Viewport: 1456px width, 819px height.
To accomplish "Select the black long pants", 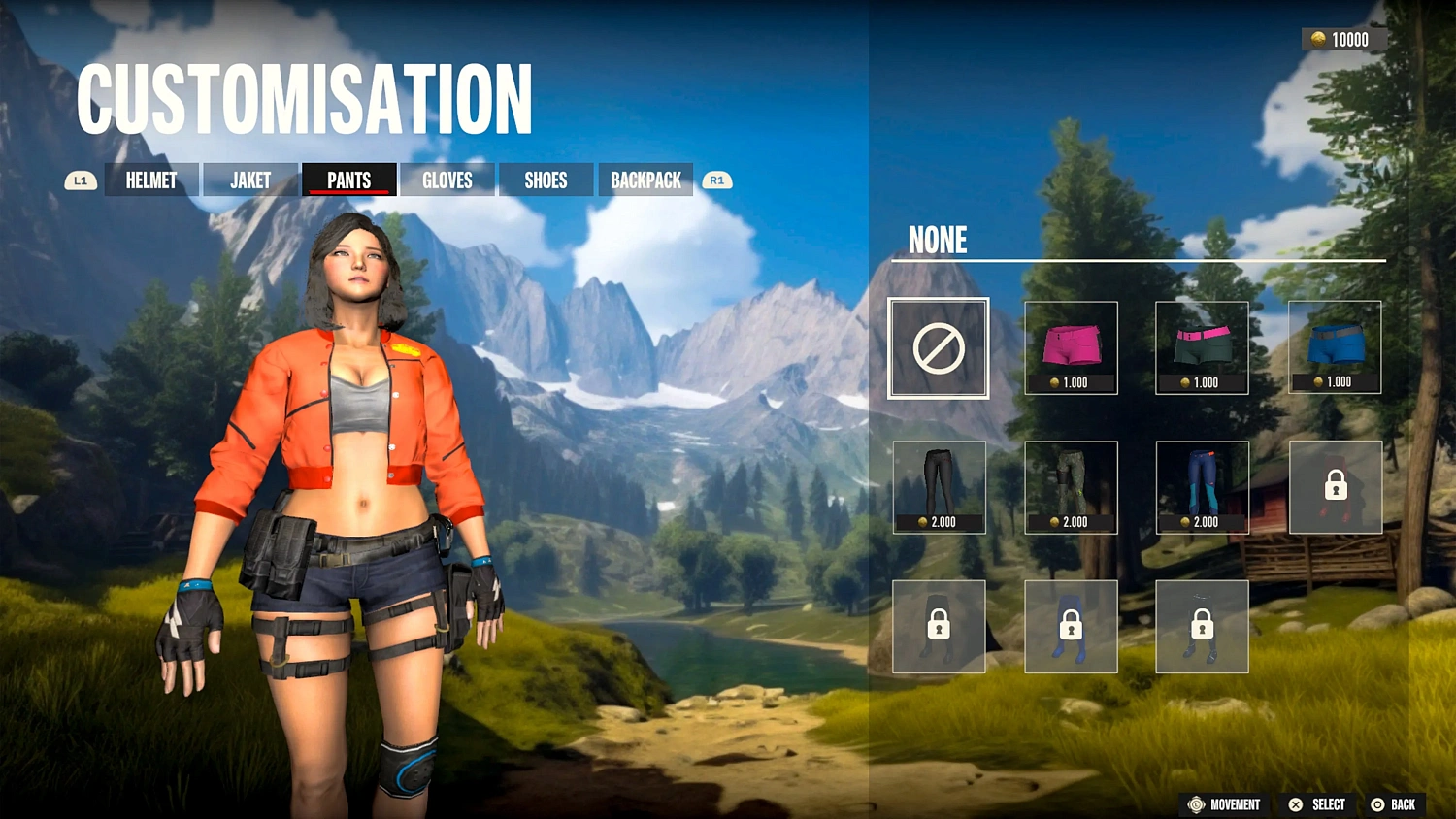I will pos(939,487).
